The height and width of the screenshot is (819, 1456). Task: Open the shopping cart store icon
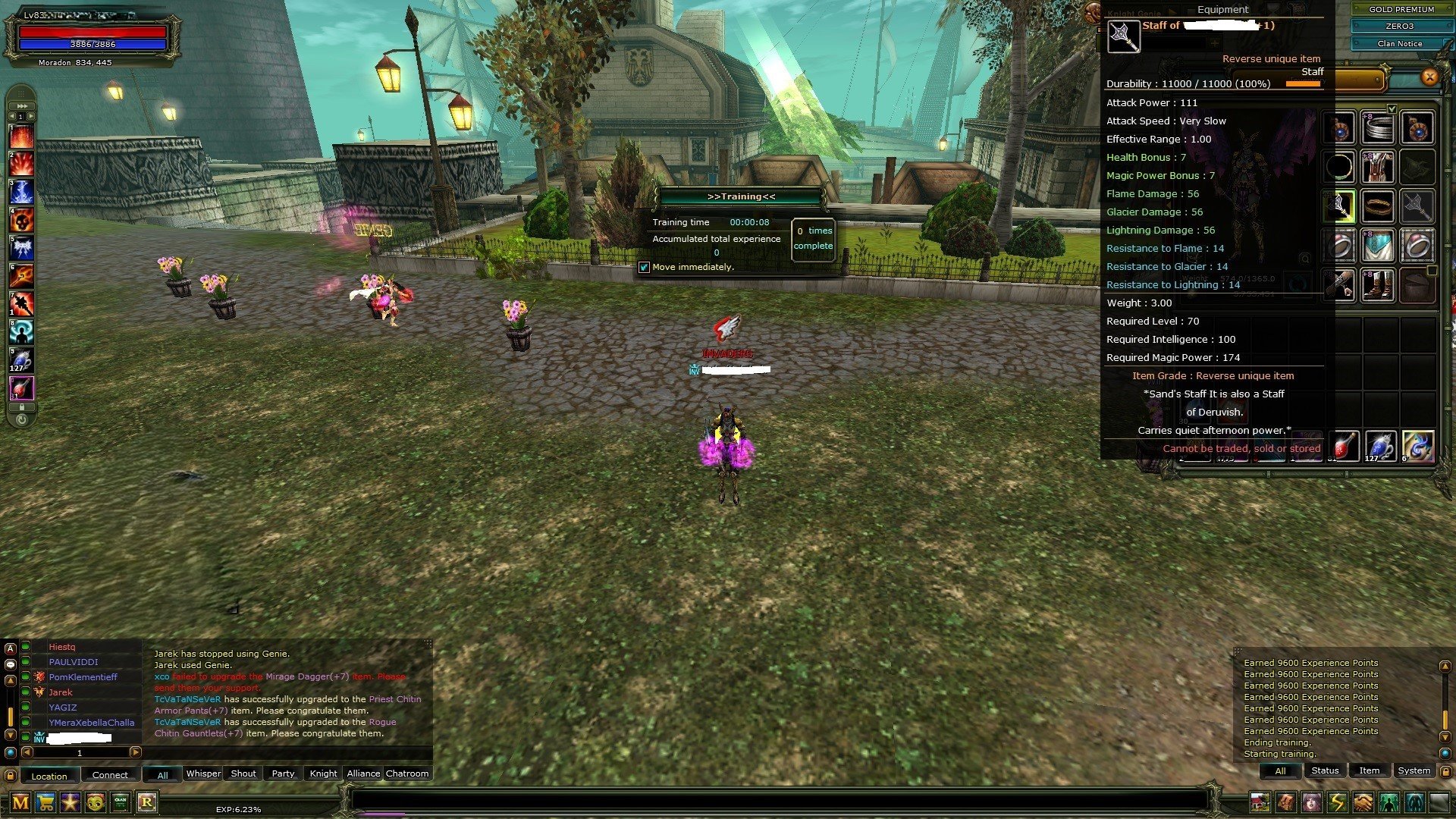click(x=45, y=802)
